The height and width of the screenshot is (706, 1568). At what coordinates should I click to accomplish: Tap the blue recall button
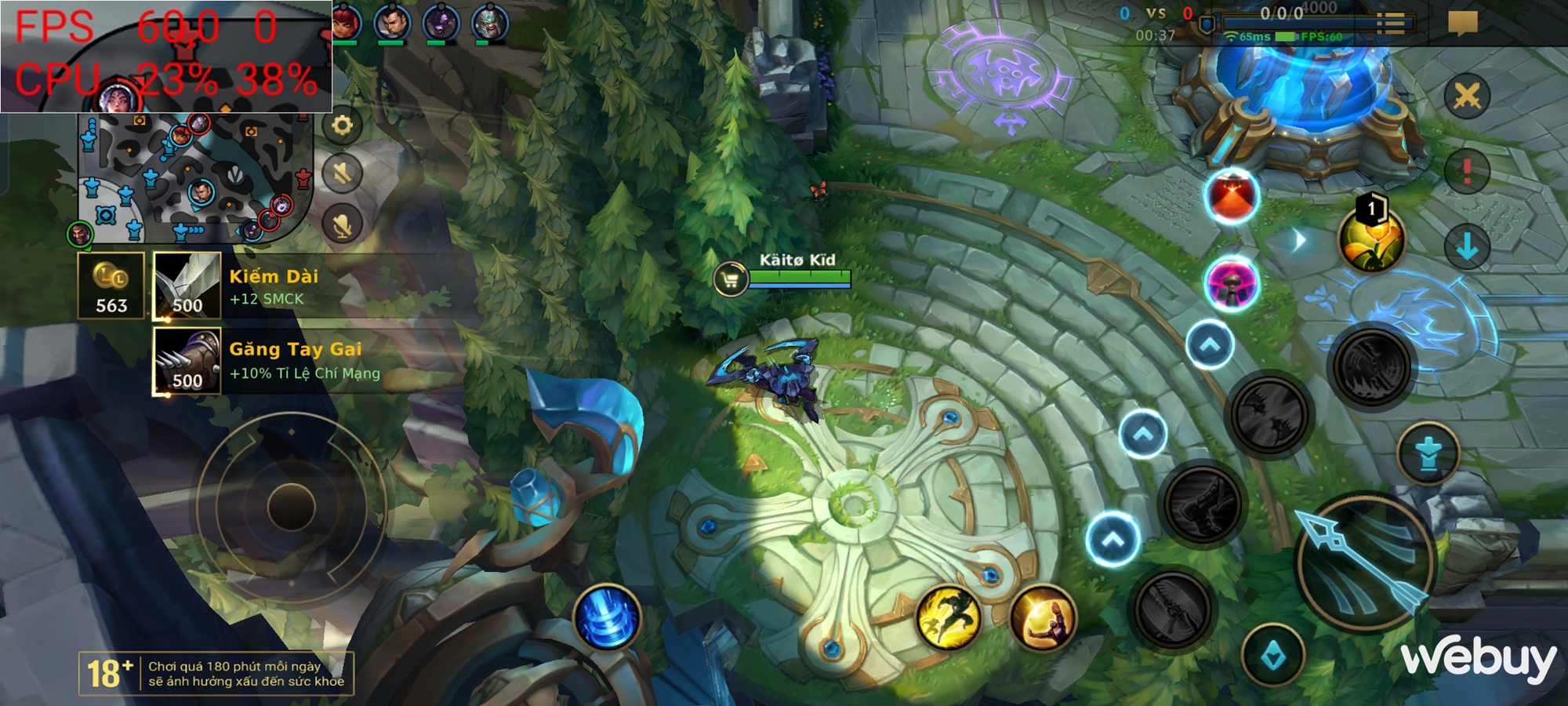click(x=608, y=617)
